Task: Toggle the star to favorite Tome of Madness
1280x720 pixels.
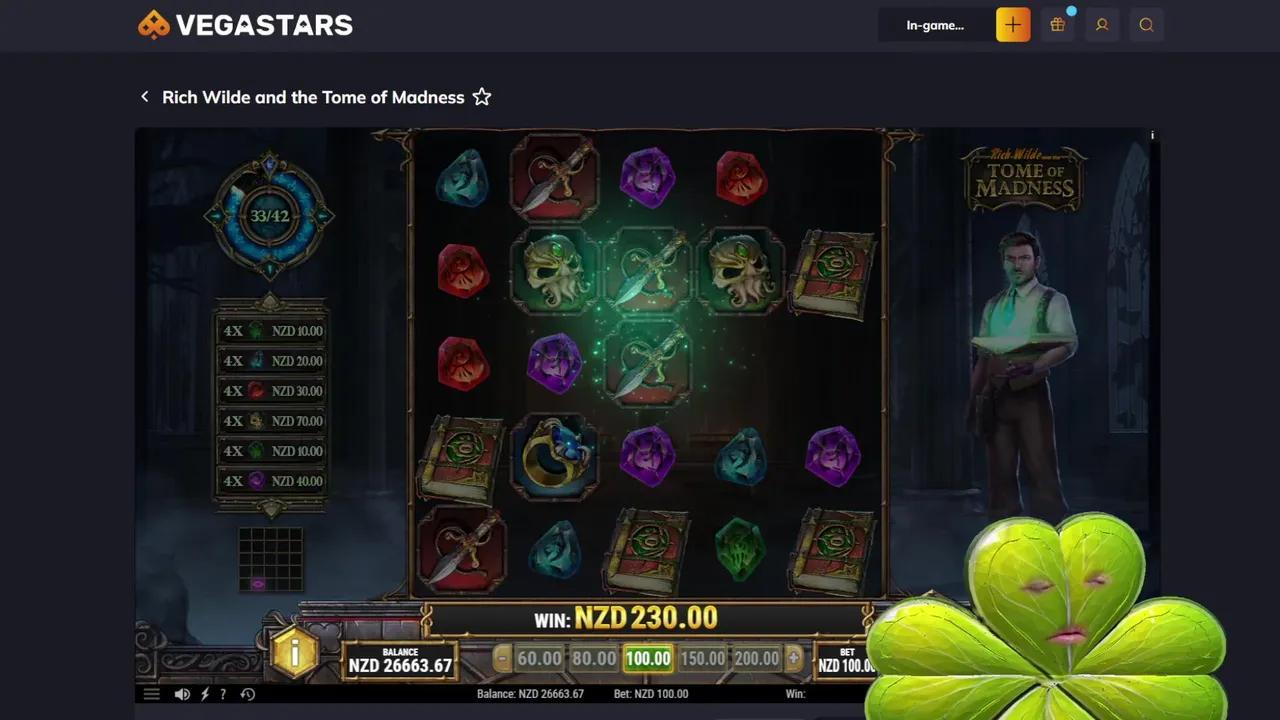Action: 481,96
